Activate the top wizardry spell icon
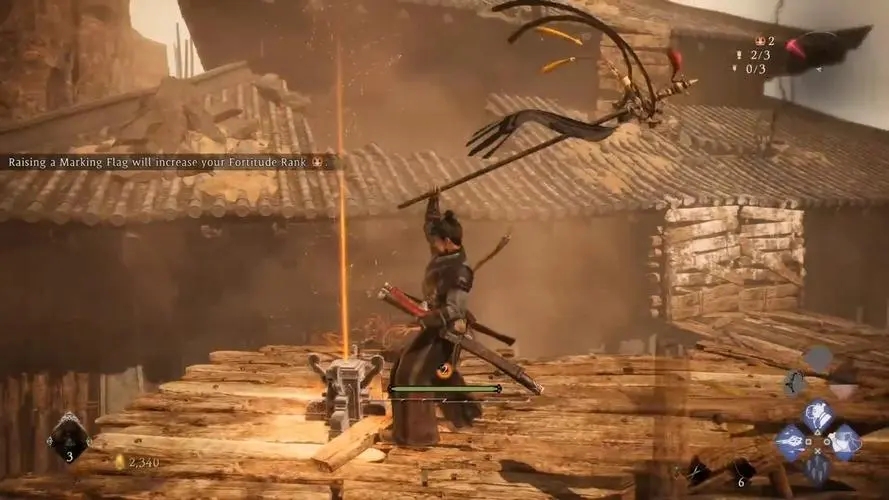Viewport: 889px width, 500px height. pyautogui.click(x=818, y=413)
